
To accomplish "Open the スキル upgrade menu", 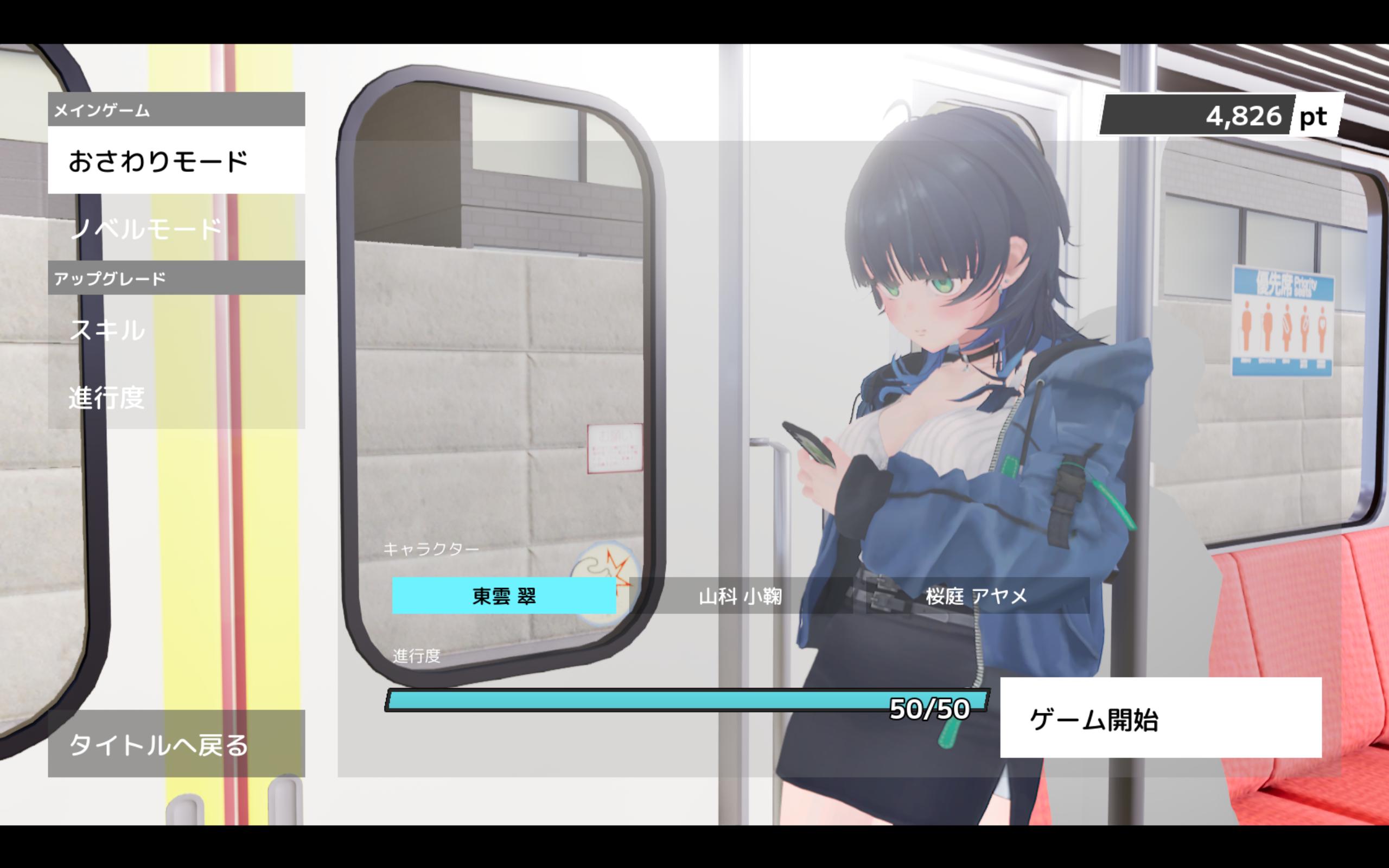I will [x=176, y=329].
